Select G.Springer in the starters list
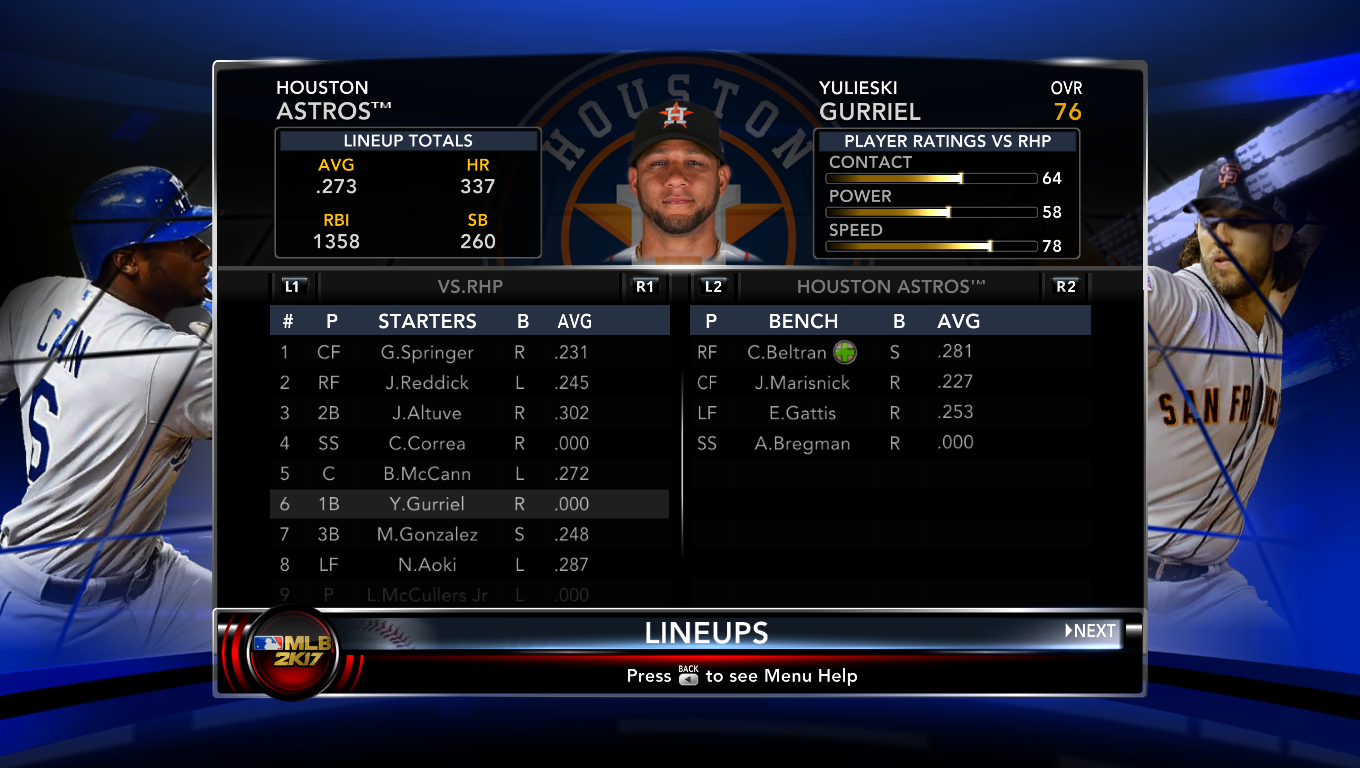This screenshot has height=768, width=1360. pyautogui.click(x=427, y=352)
